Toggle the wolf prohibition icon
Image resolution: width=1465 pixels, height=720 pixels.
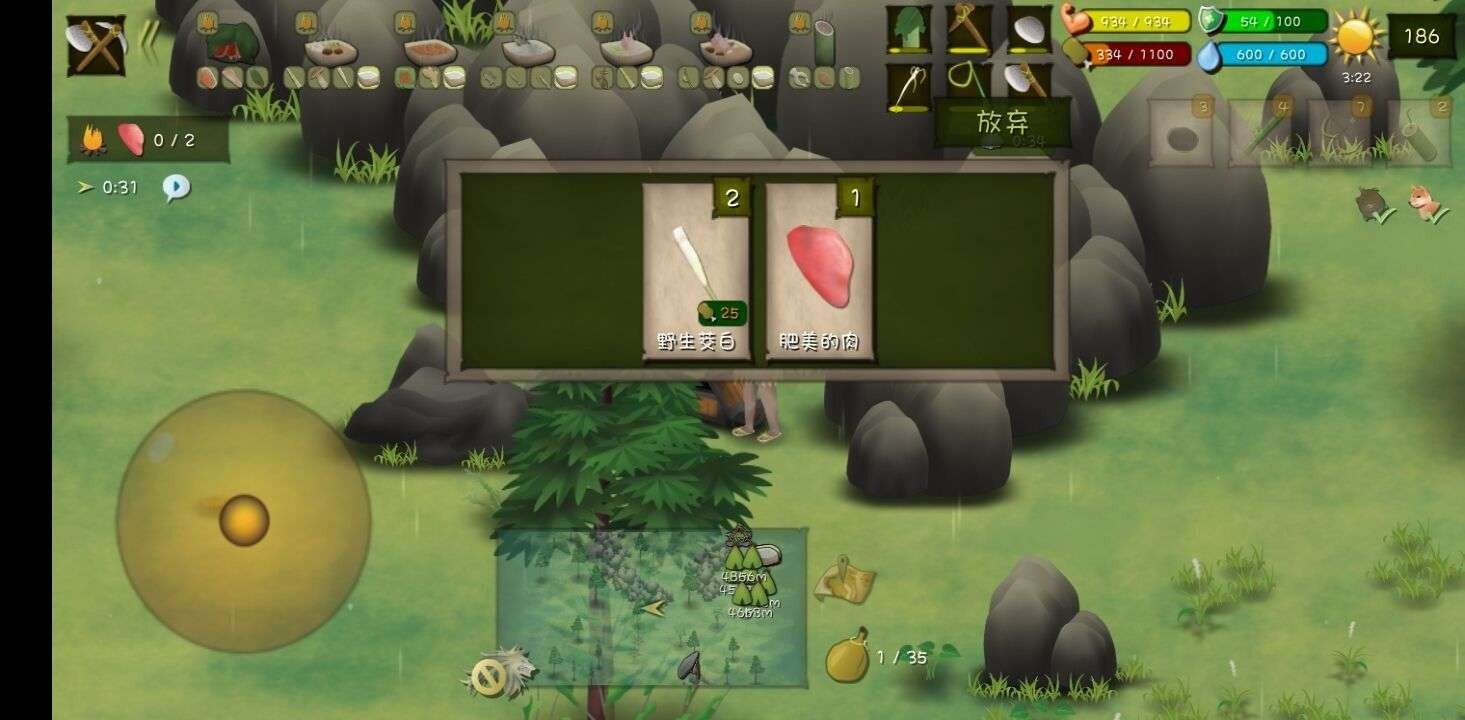(x=494, y=676)
